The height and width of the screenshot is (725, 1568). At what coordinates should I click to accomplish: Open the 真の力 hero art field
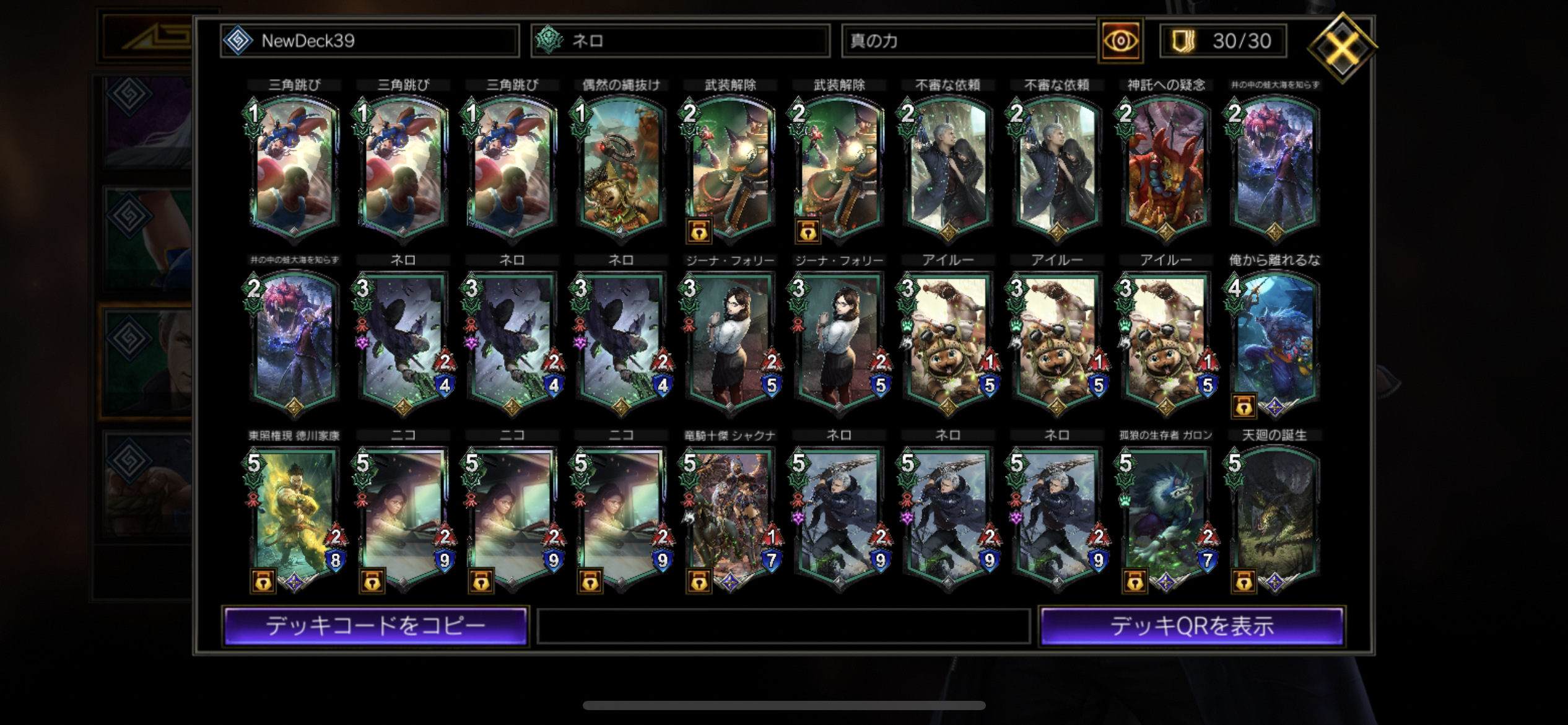point(969,41)
